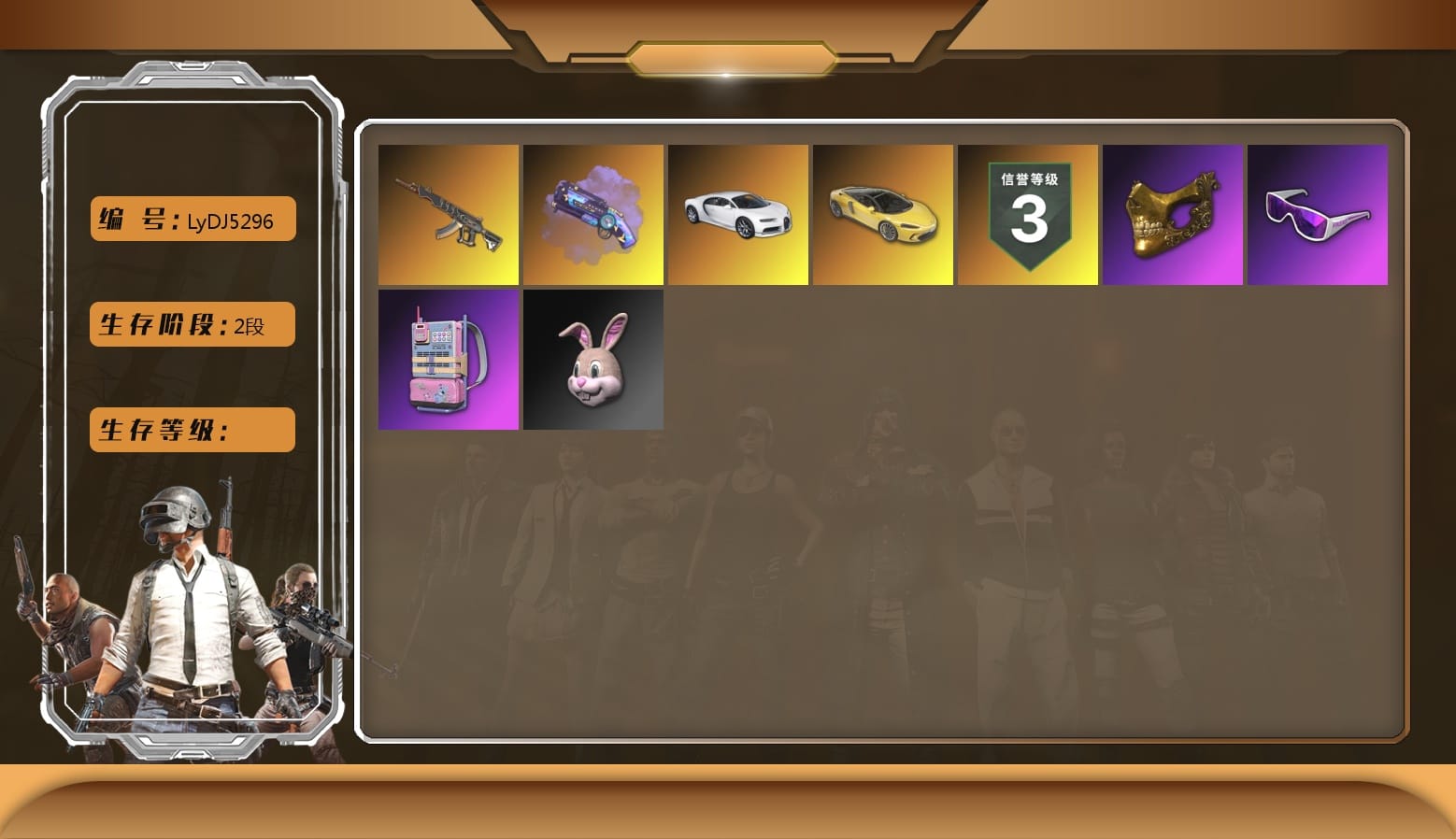Select the yellow McLaren car skin
1456x839 pixels.
pyautogui.click(x=883, y=214)
